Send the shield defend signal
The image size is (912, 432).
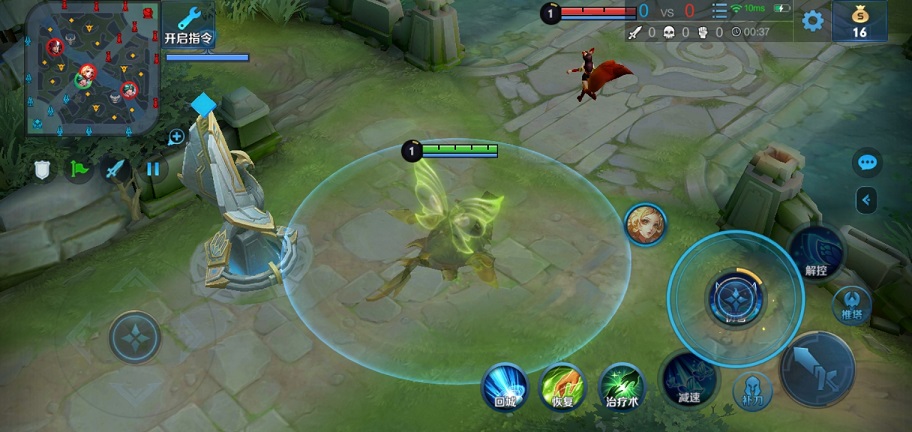point(42,168)
